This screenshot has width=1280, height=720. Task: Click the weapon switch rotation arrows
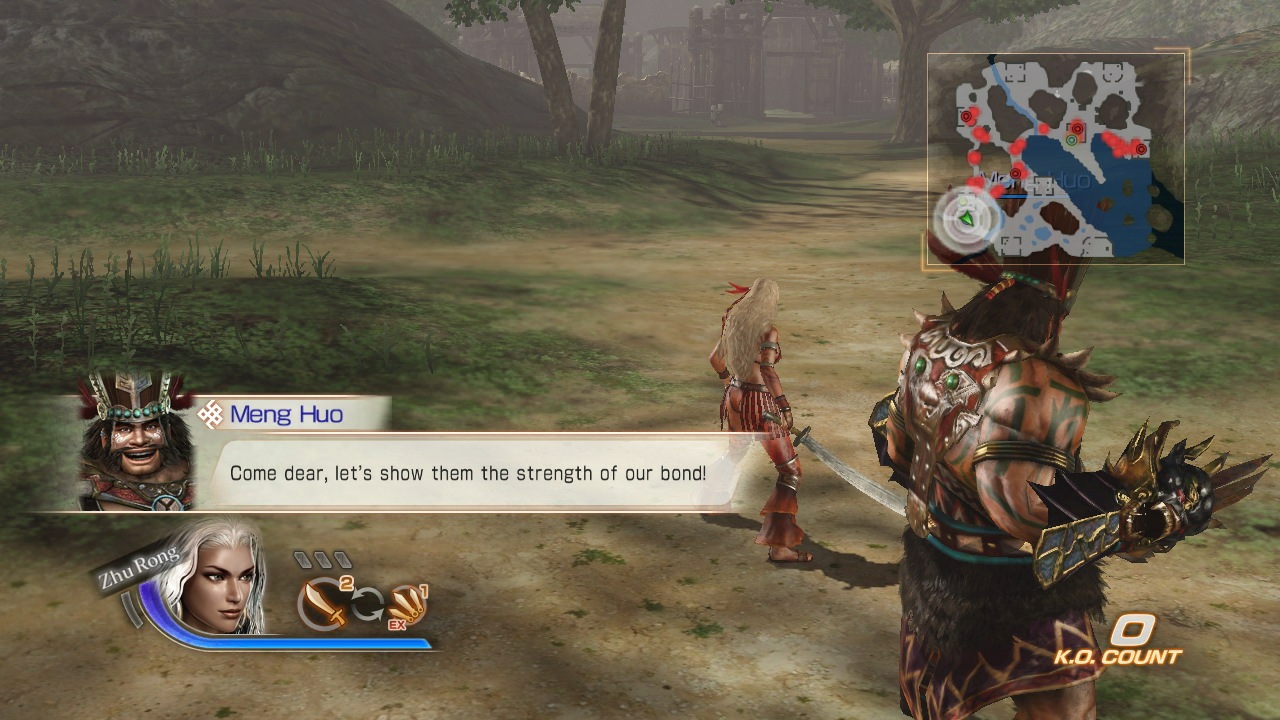[367, 603]
